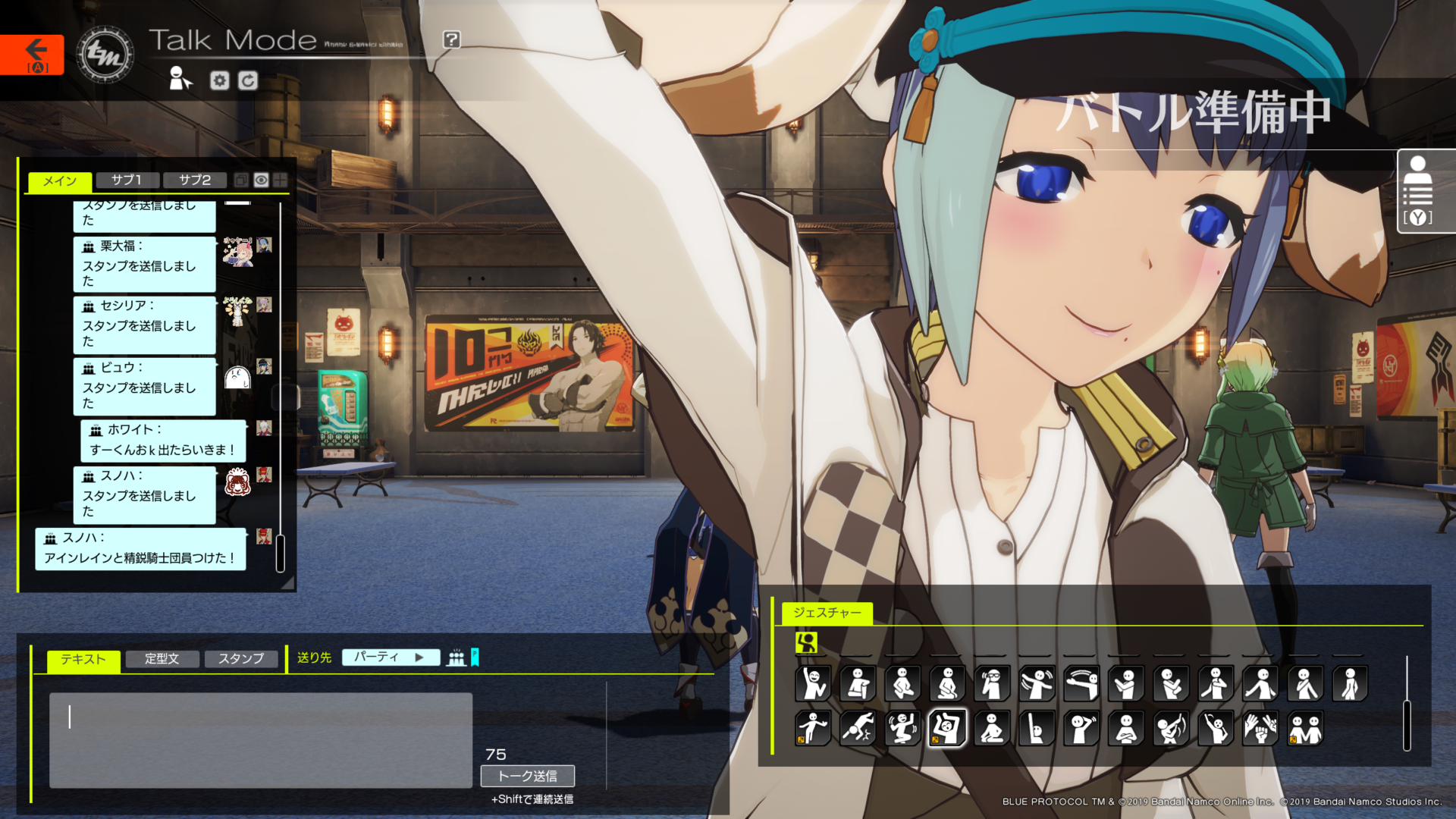Open the スタンプ stamp tab
Image resolution: width=1456 pixels, height=819 pixels.
240,658
